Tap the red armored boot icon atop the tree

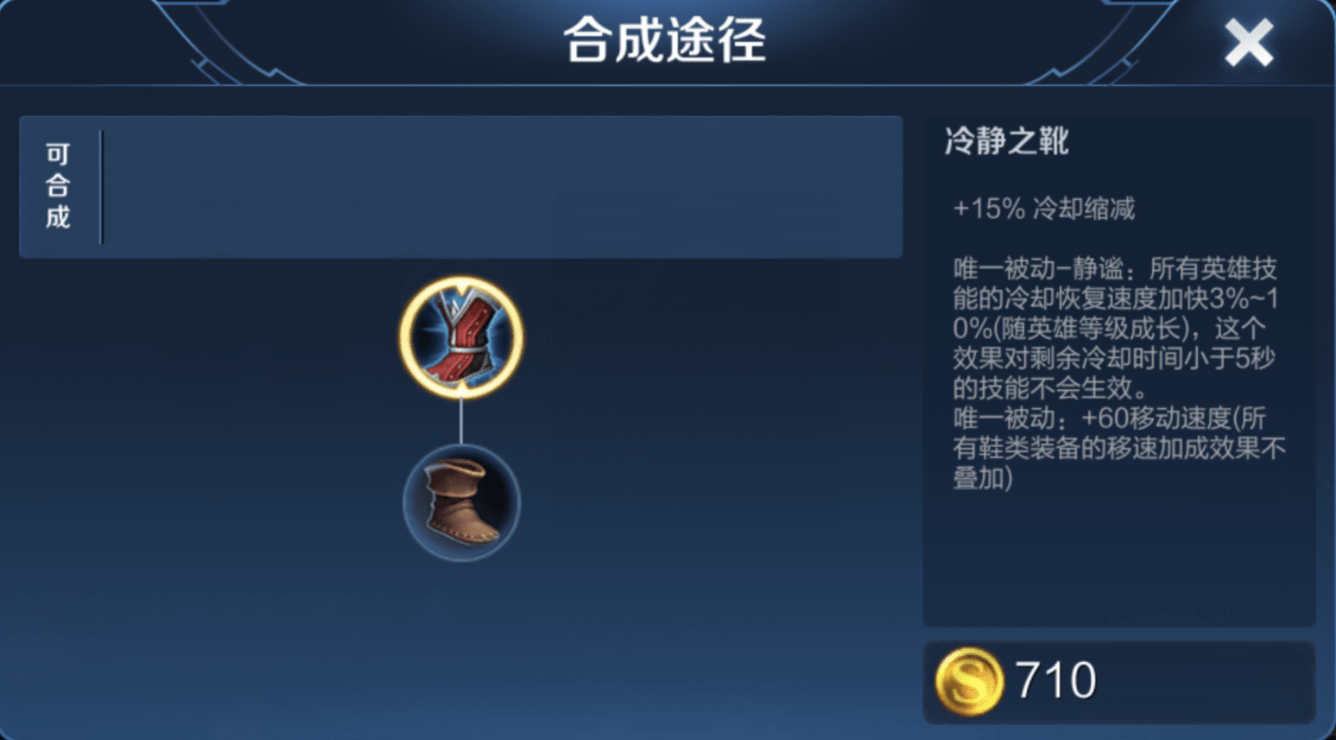click(x=462, y=337)
